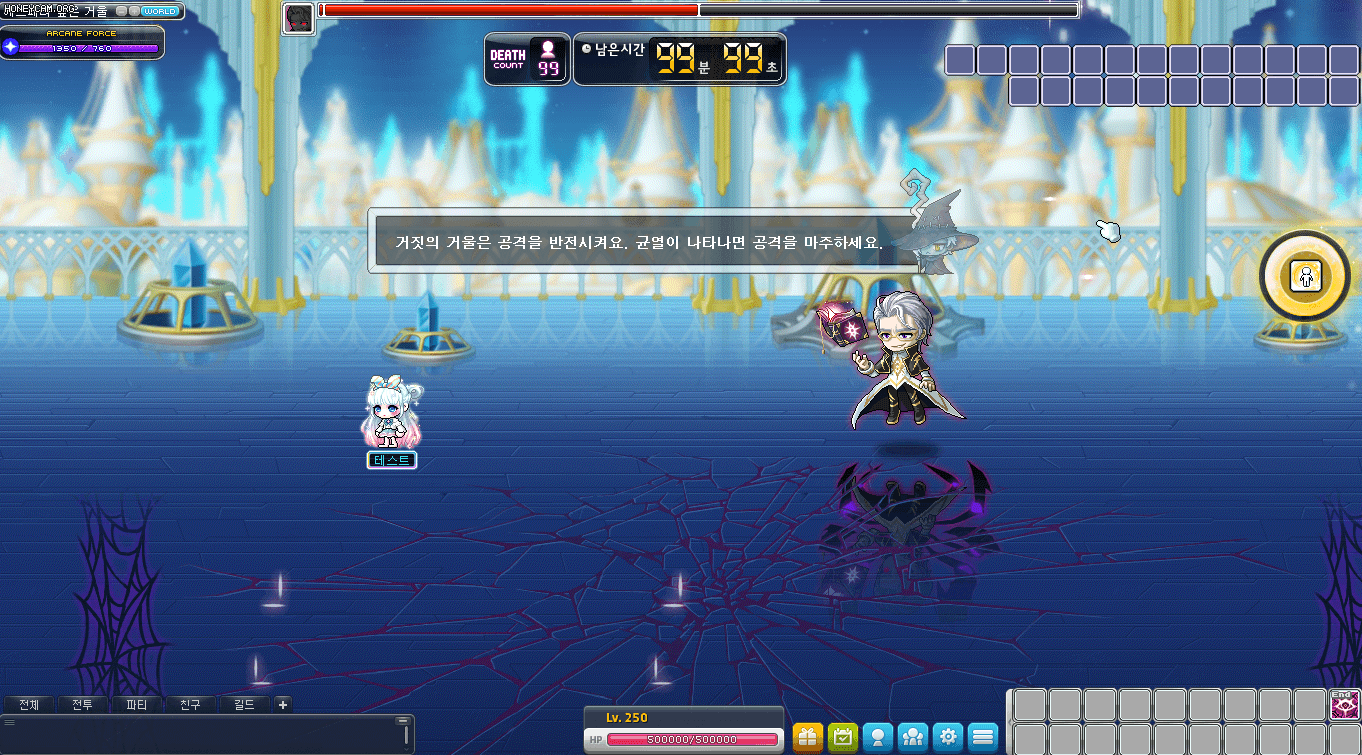Viewport: 1362px width, 755px height.
Task: Add a new chat tab with plus
Action: pyautogui.click(x=283, y=704)
